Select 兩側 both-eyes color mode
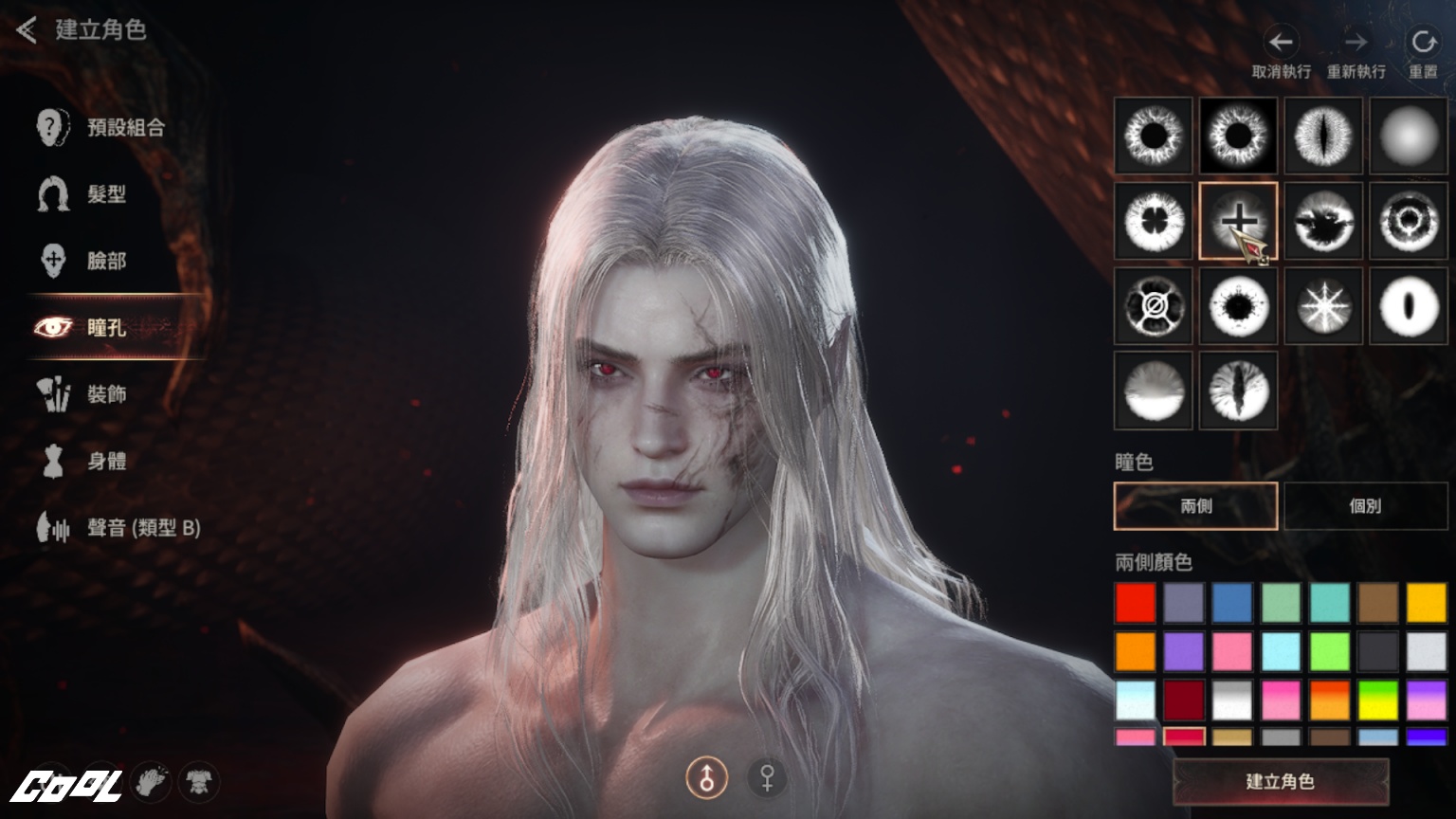 coord(1195,506)
